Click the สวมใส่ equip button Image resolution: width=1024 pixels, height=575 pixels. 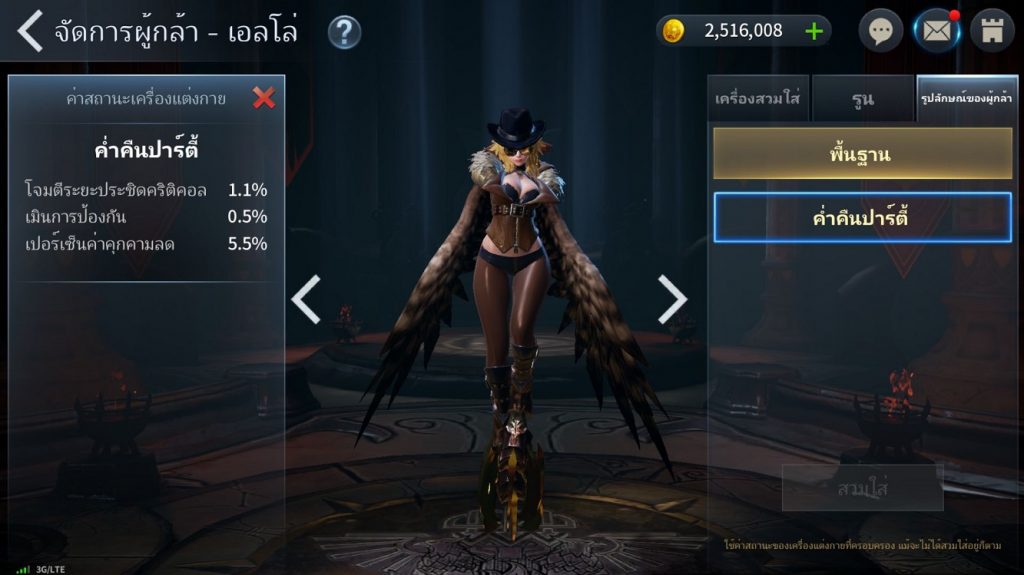862,488
